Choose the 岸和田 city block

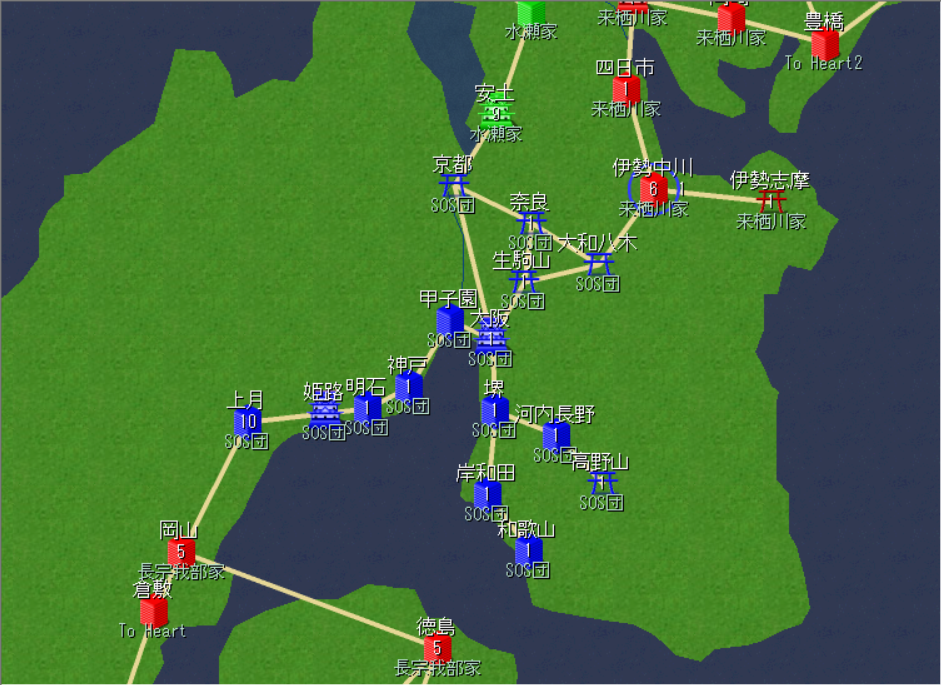coord(487,493)
